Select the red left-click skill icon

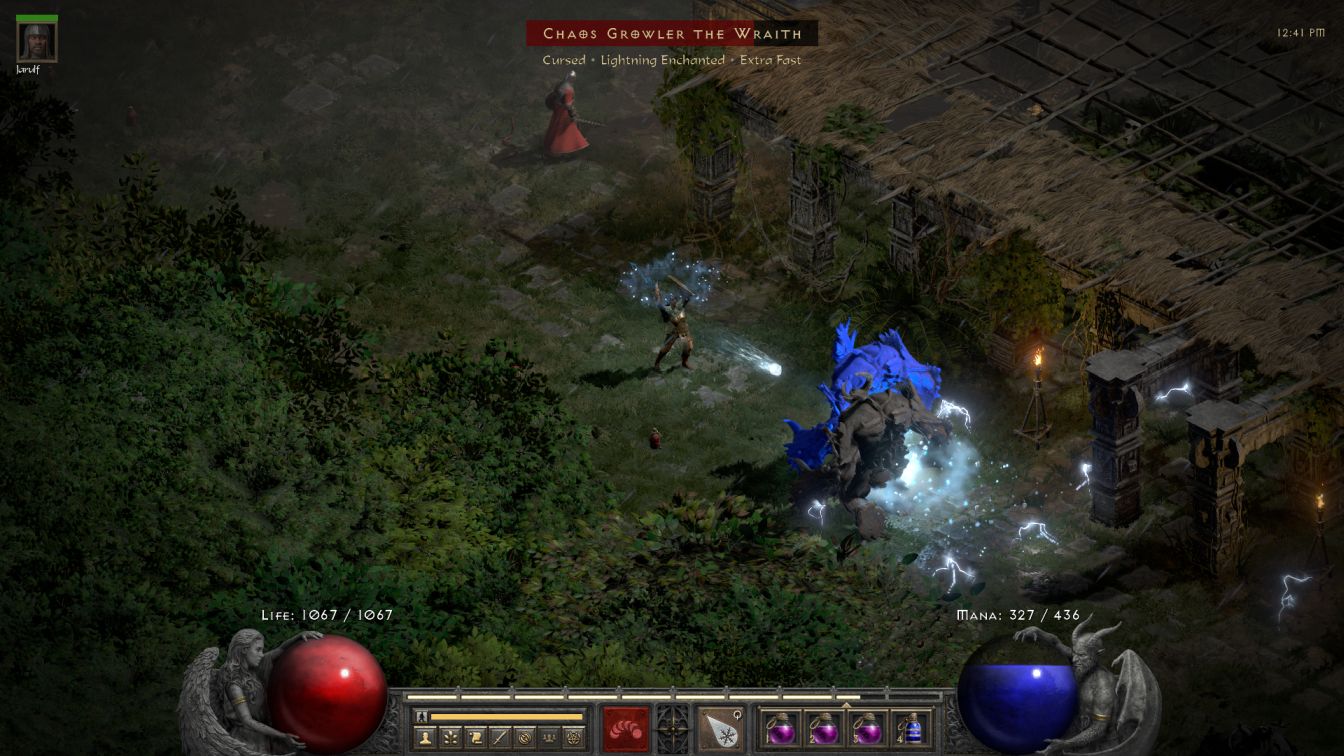pyautogui.click(x=626, y=729)
